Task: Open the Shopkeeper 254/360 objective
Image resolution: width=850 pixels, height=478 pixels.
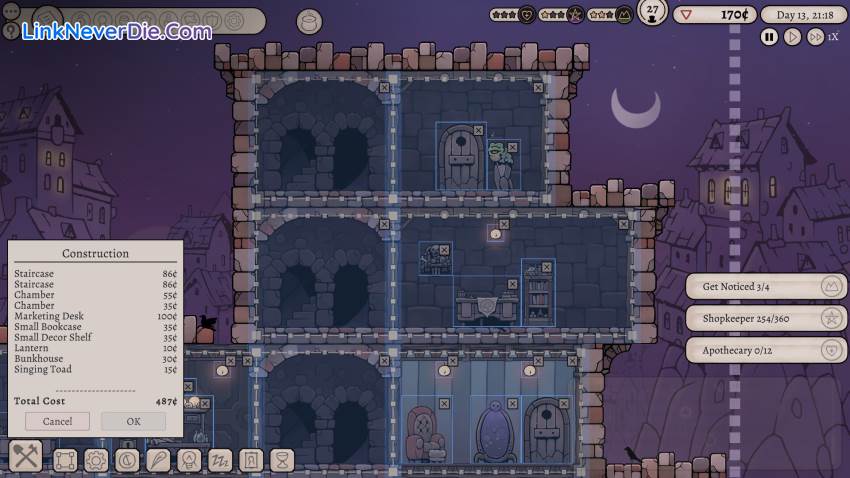Action: [766, 319]
